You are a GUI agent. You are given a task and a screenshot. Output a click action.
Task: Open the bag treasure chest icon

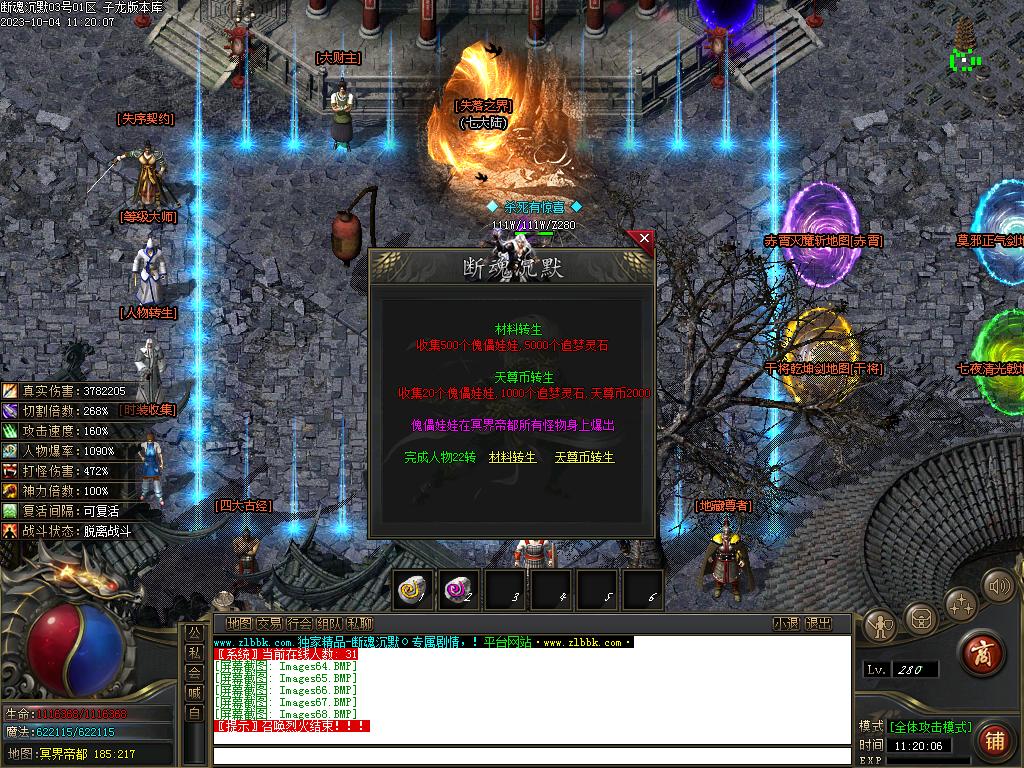(921, 612)
